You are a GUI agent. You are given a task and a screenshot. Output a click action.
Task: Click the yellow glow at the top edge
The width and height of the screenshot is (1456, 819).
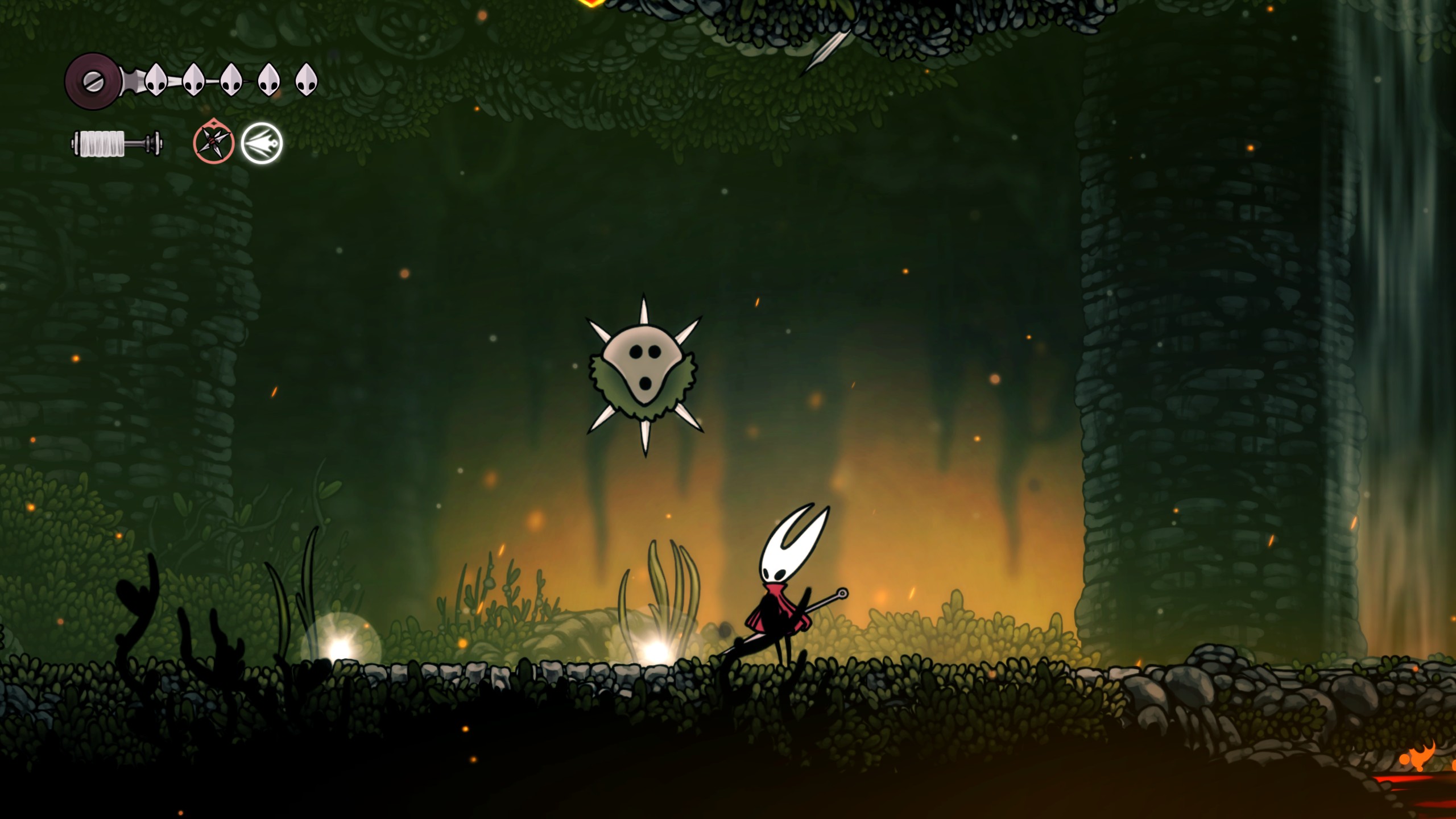(591, 5)
